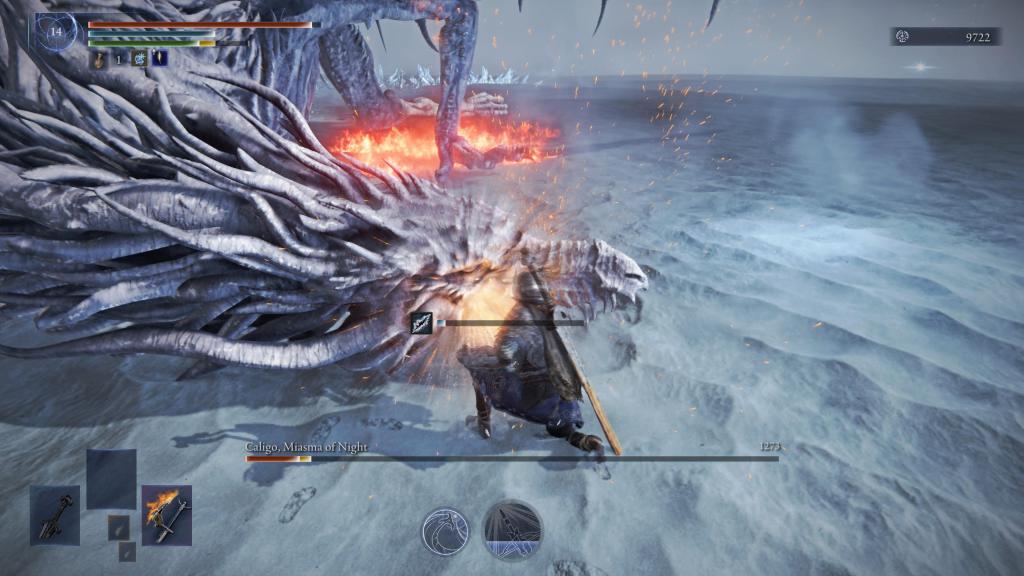The image size is (1024, 576).
Task: Click the status buildup icon beside the player
Action: coord(422,323)
